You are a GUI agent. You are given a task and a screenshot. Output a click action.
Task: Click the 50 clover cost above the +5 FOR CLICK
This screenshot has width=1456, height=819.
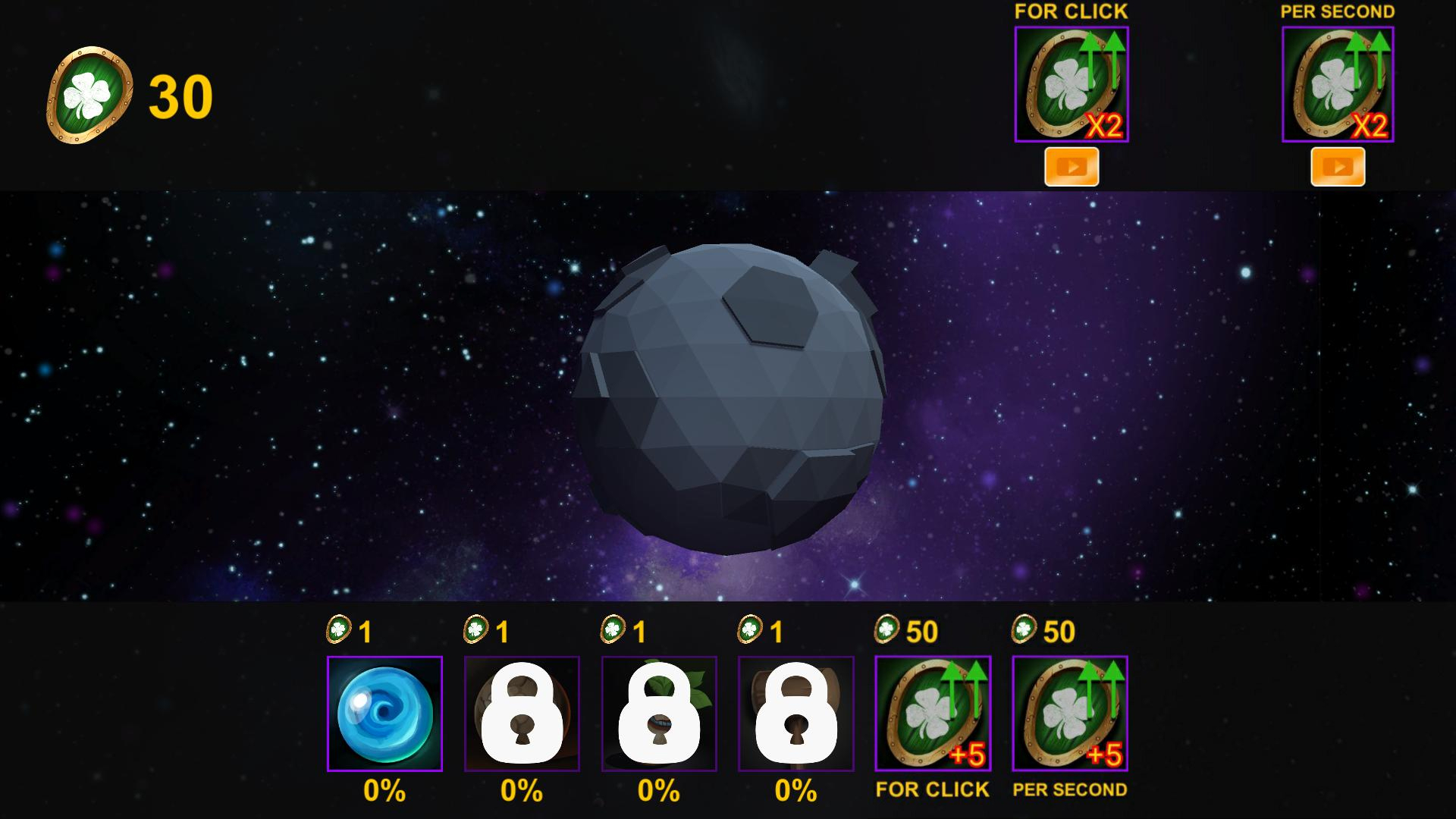(x=908, y=631)
